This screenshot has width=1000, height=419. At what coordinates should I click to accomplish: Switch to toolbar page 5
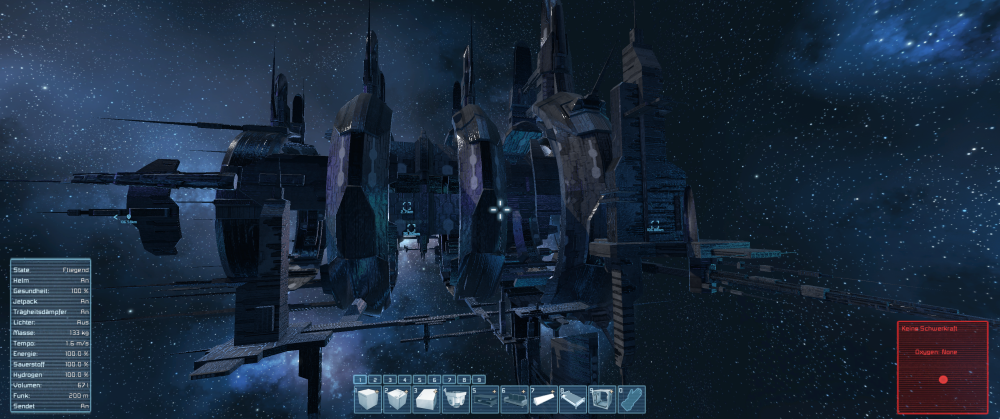pyautogui.click(x=421, y=380)
